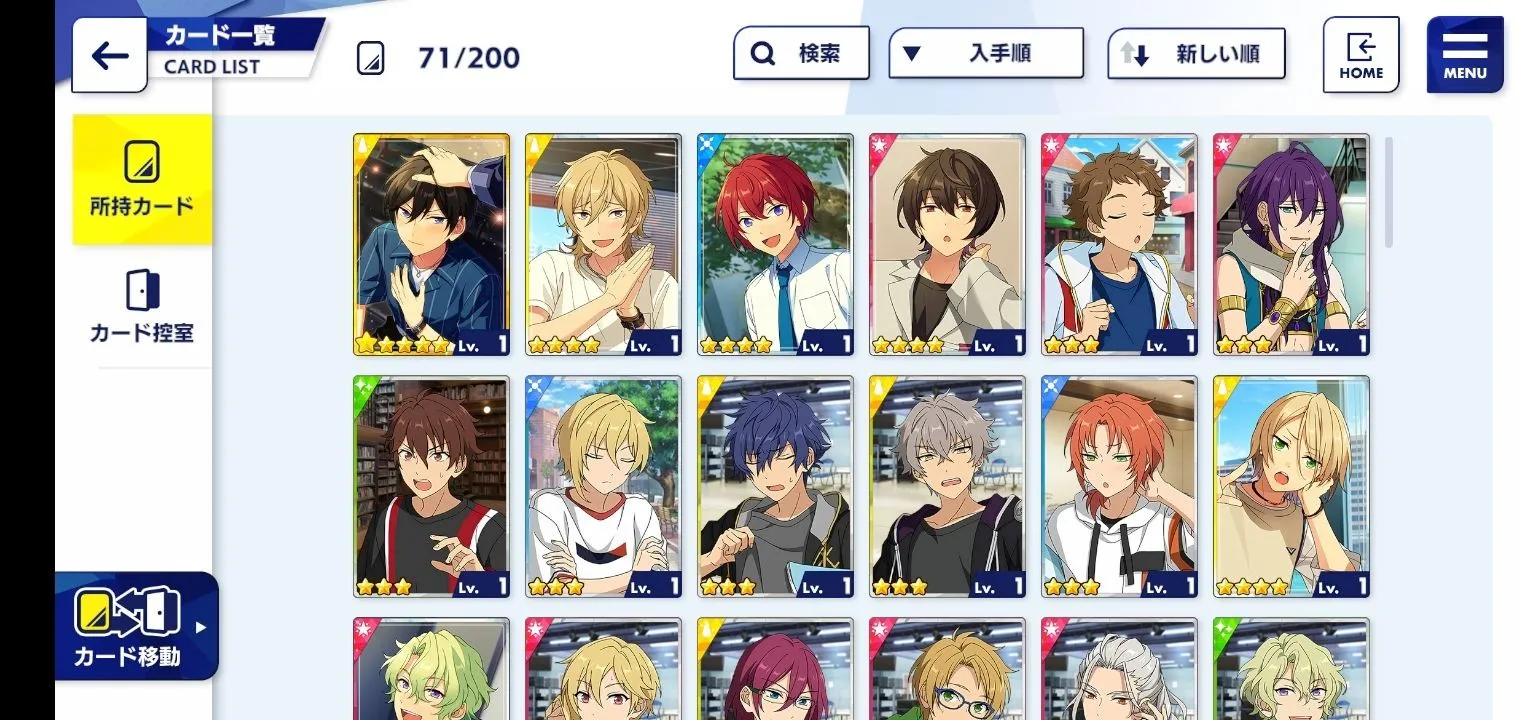Open the 検索 search button

(x=801, y=53)
